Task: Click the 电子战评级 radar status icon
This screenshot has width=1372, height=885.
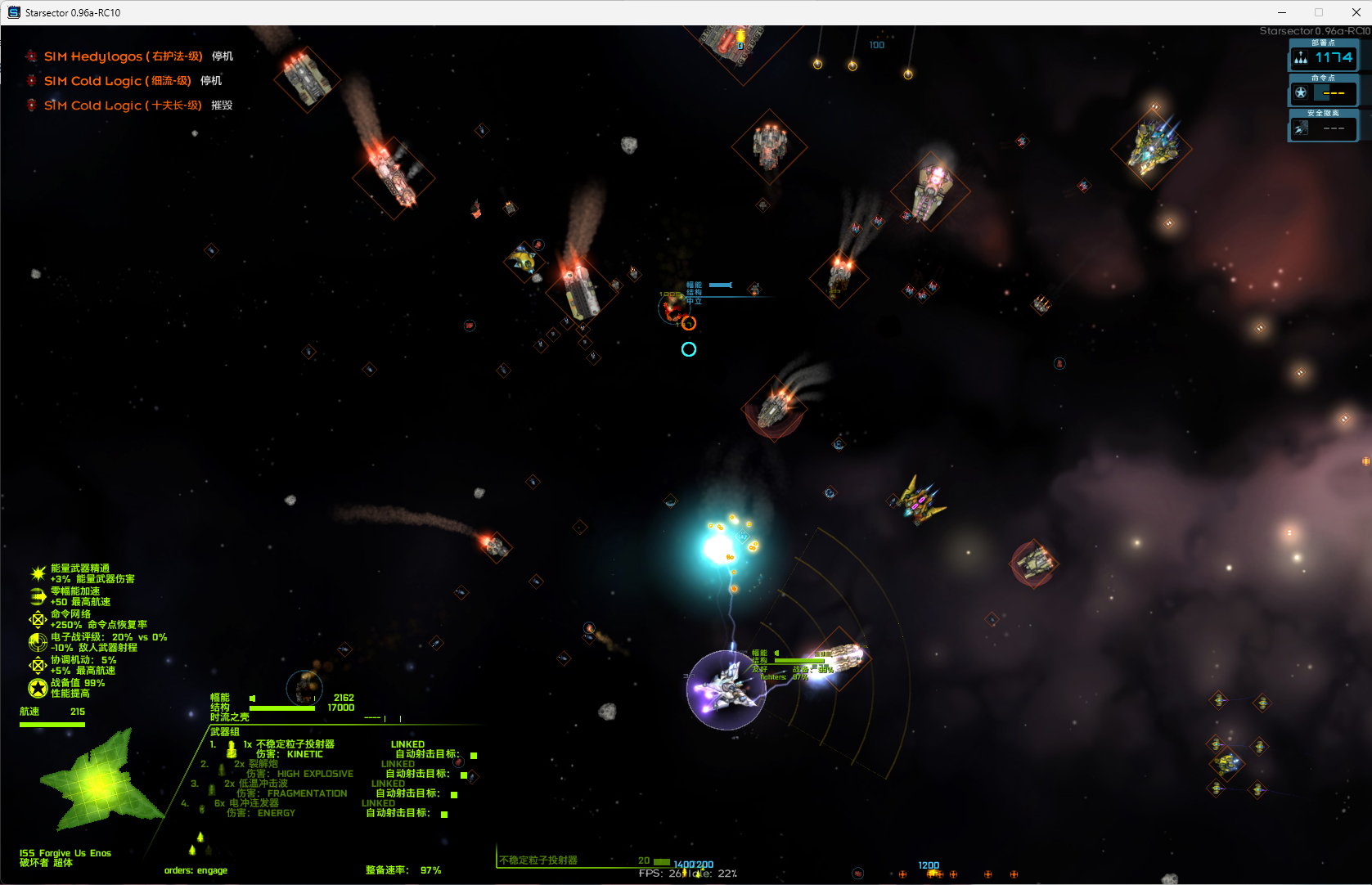Action: tap(38, 642)
